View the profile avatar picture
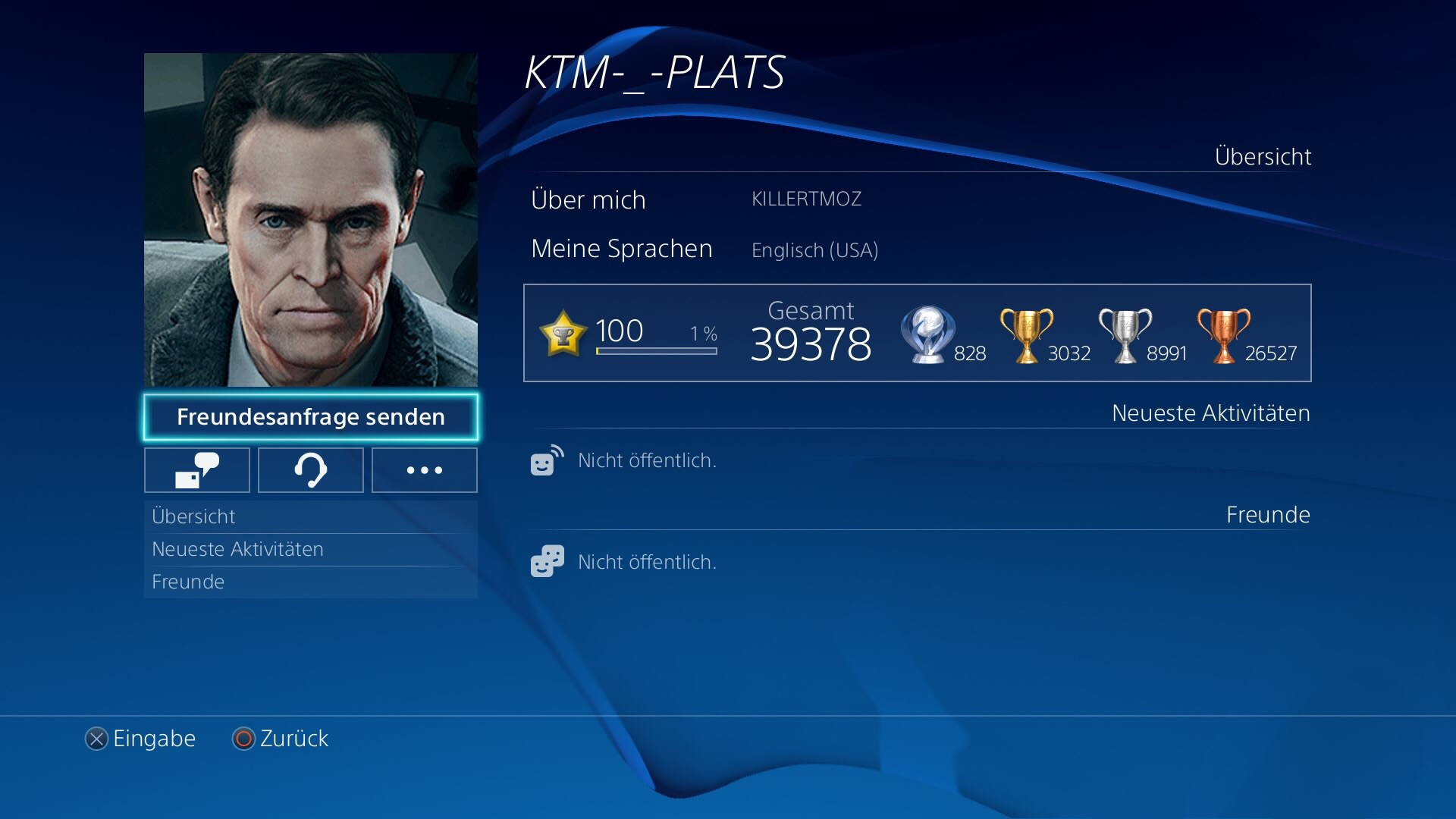This screenshot has width=1456, height=819. point(311,220)
